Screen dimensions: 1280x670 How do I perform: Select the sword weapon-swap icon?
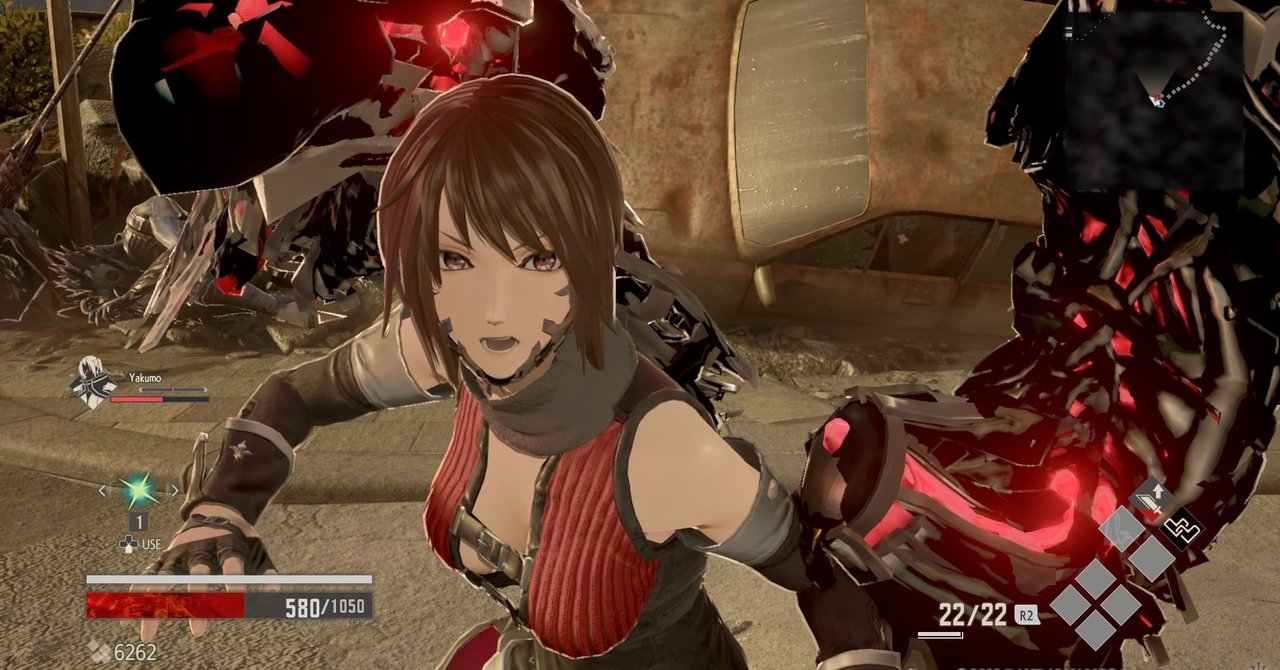click(1153, 499)
